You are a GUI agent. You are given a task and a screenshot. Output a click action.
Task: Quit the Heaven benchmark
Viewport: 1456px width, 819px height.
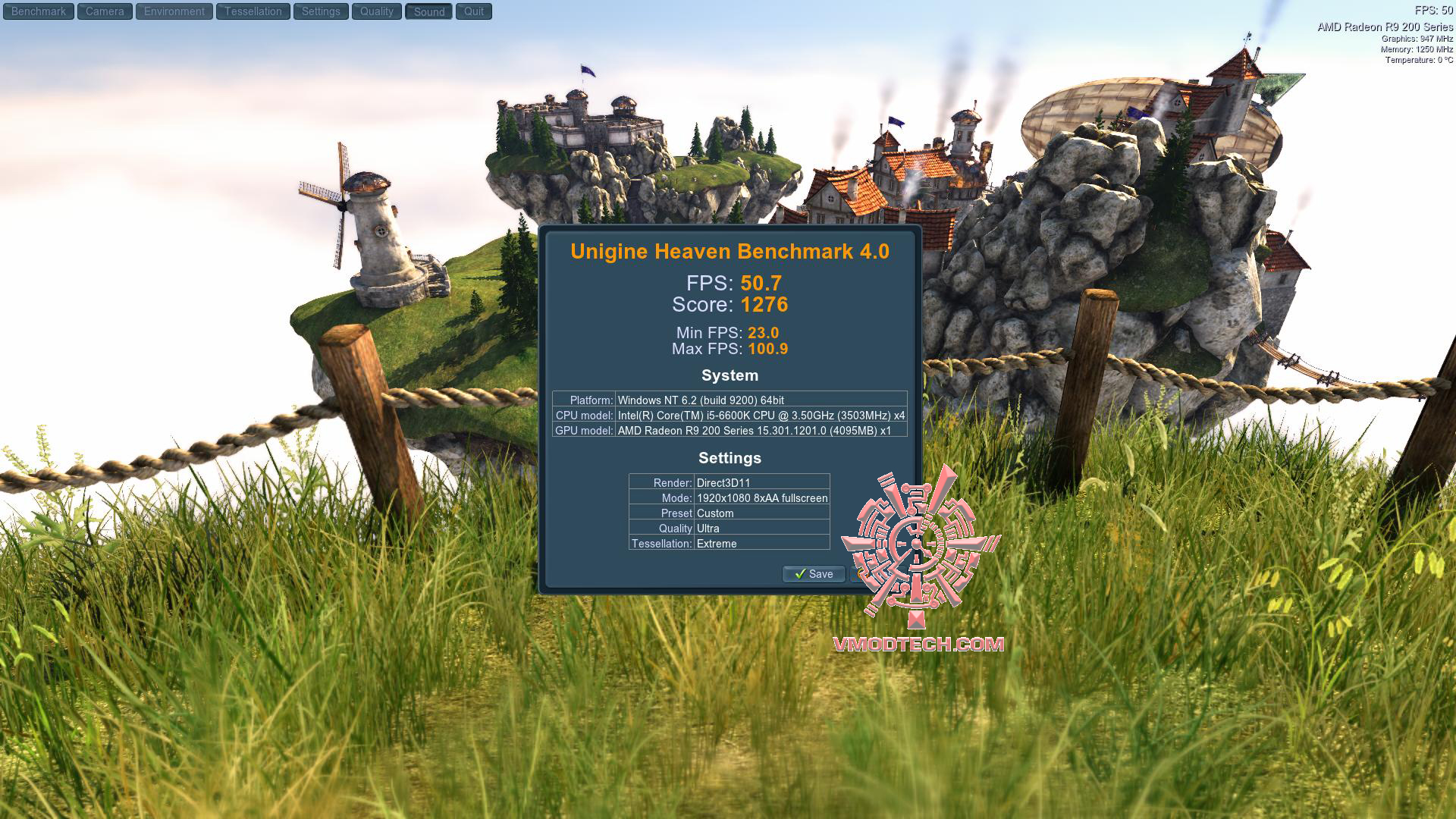pyautogui.click(x=474, y=11)
